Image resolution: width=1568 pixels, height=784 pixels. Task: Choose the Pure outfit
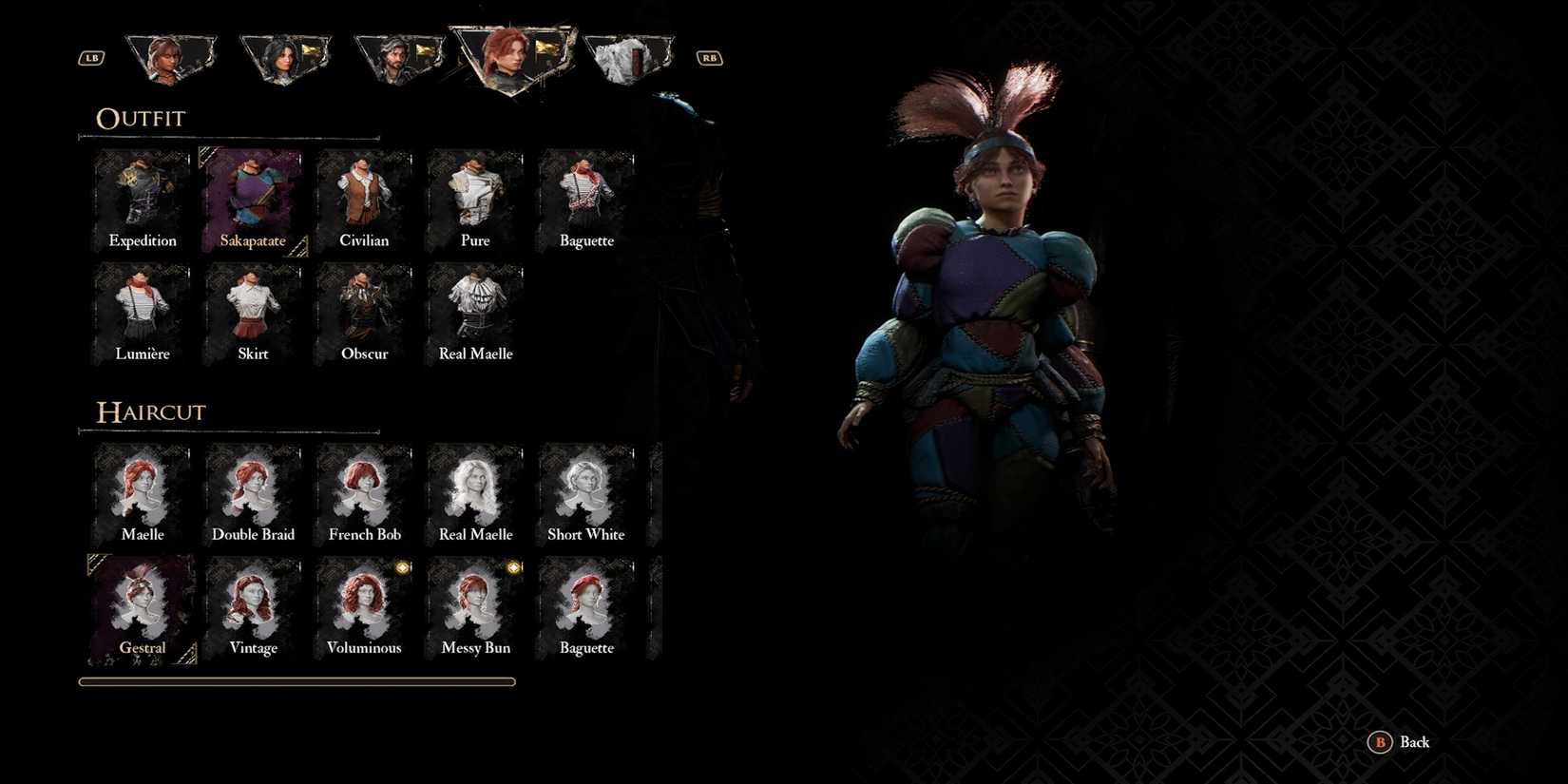tap(474, 197)
